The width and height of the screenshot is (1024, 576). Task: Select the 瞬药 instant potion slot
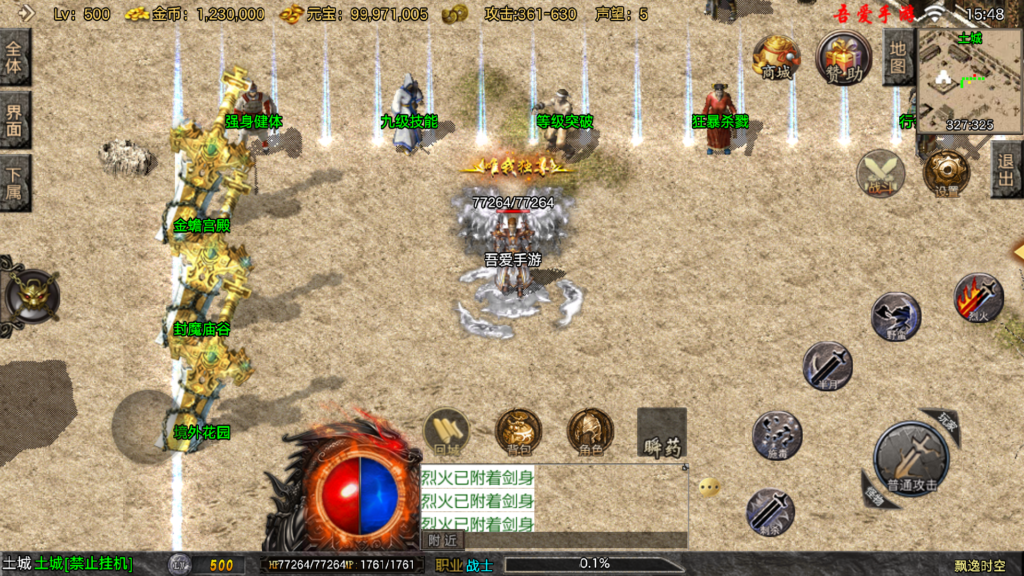pyautogui.click(x=662, y=432)
